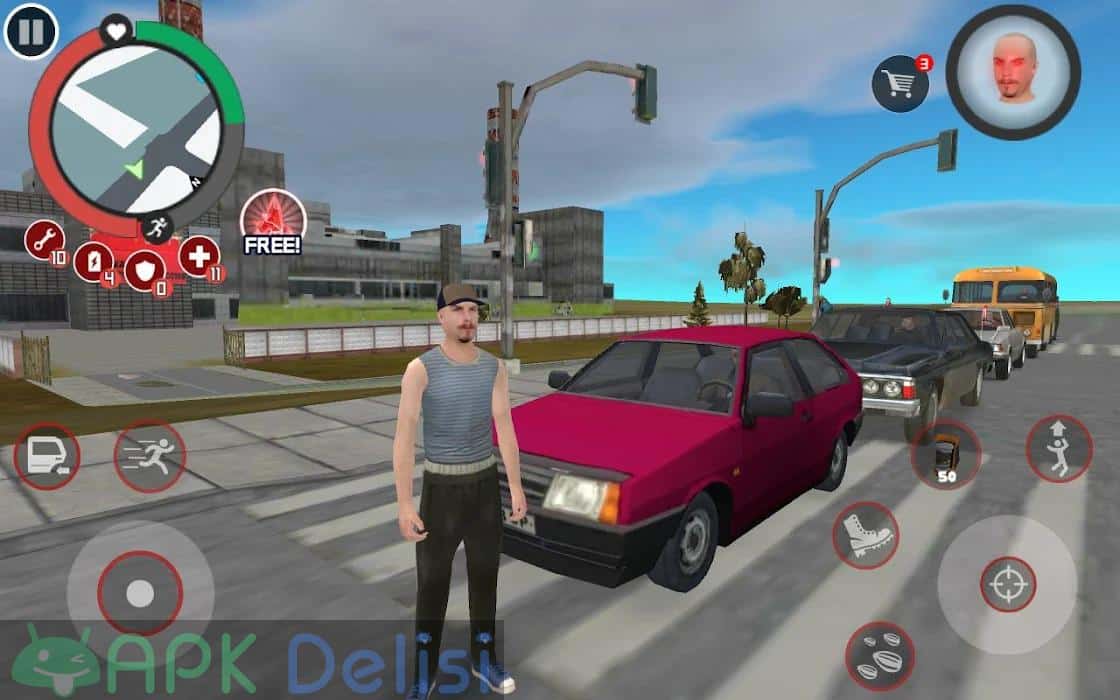1120x700 pixels.
Task: Use the wrench repair item
Action: coord(45,241)
